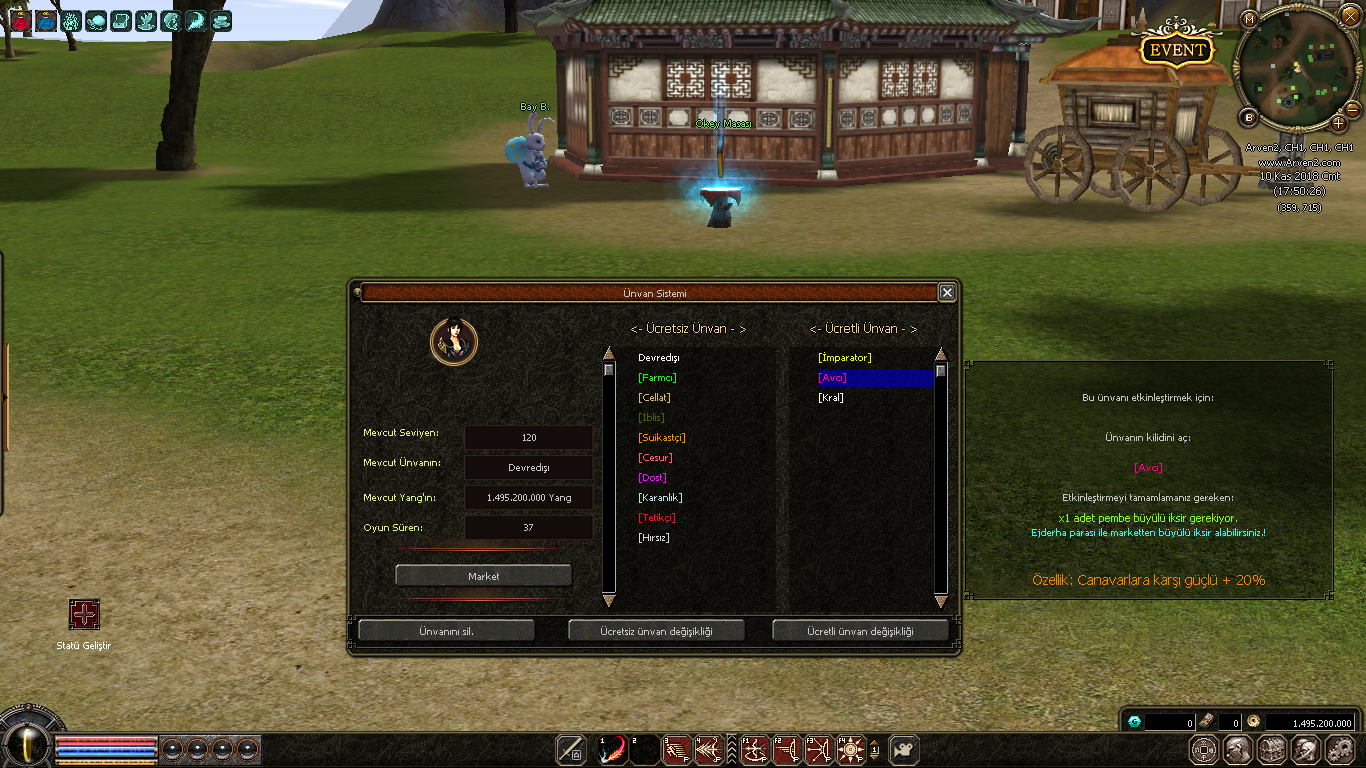Image resolution: width=1366 pixels, height=768 pixels.
Task: Select the [Farmcı] free title
Action: point(657,378)
